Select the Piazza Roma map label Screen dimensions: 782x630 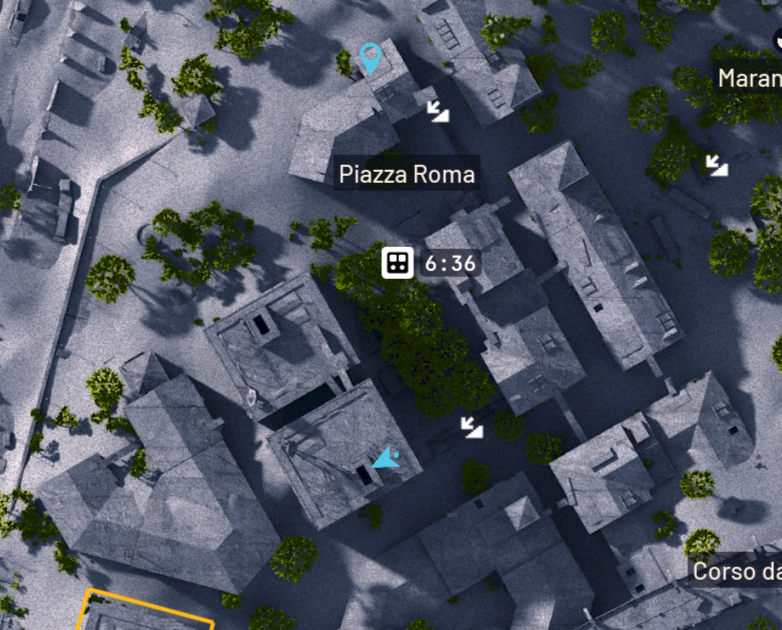406,175
